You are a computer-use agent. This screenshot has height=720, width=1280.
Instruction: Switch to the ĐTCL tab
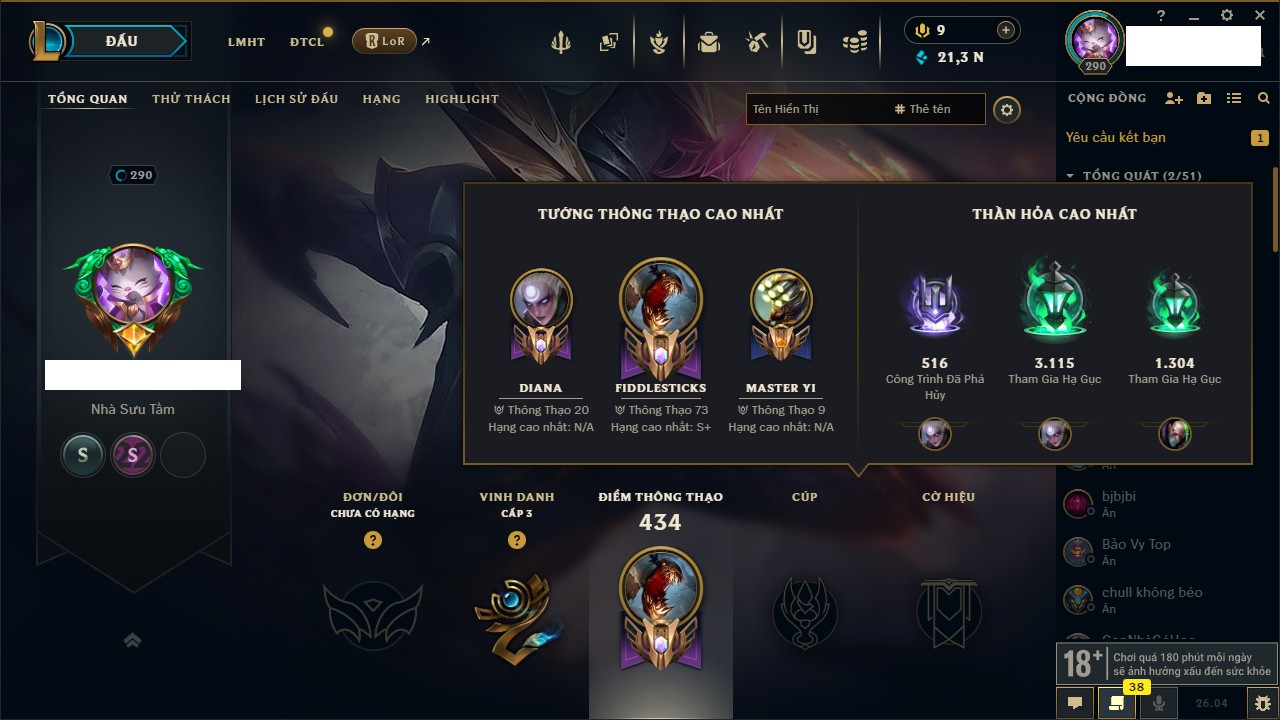pos(307,42)
